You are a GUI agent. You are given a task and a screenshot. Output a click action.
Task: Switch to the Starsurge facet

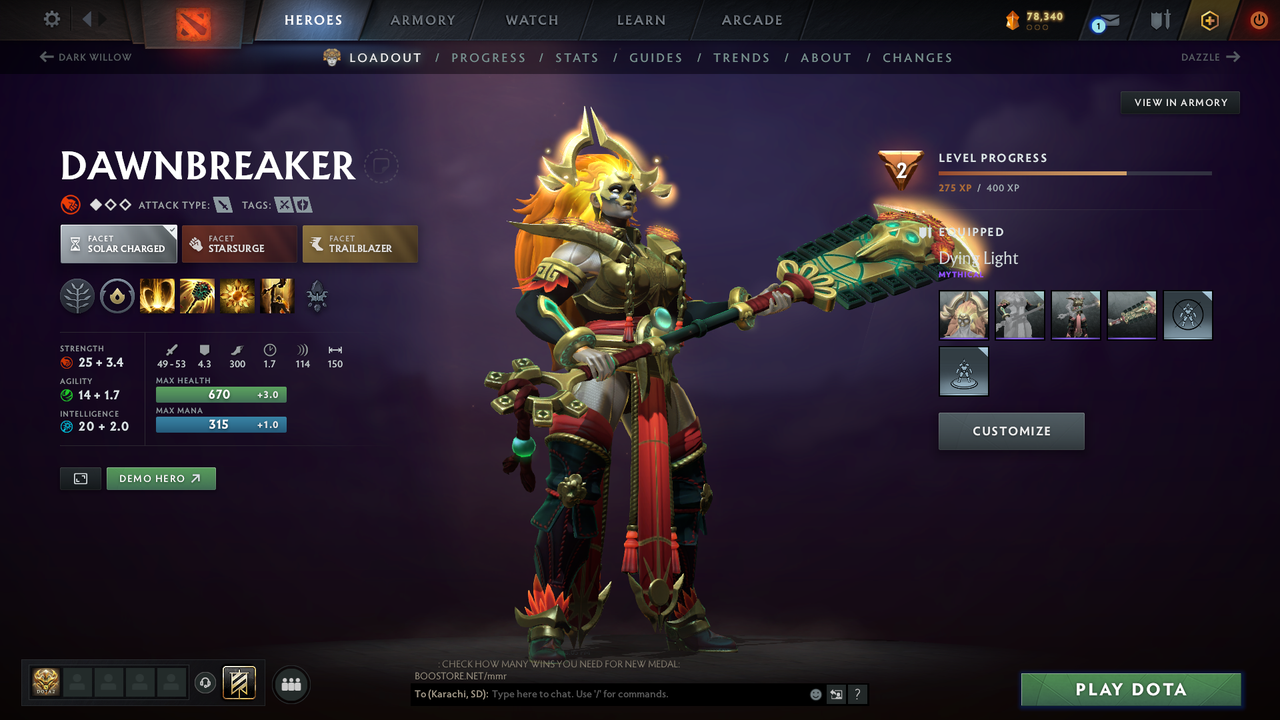click(x=239, y=243)
